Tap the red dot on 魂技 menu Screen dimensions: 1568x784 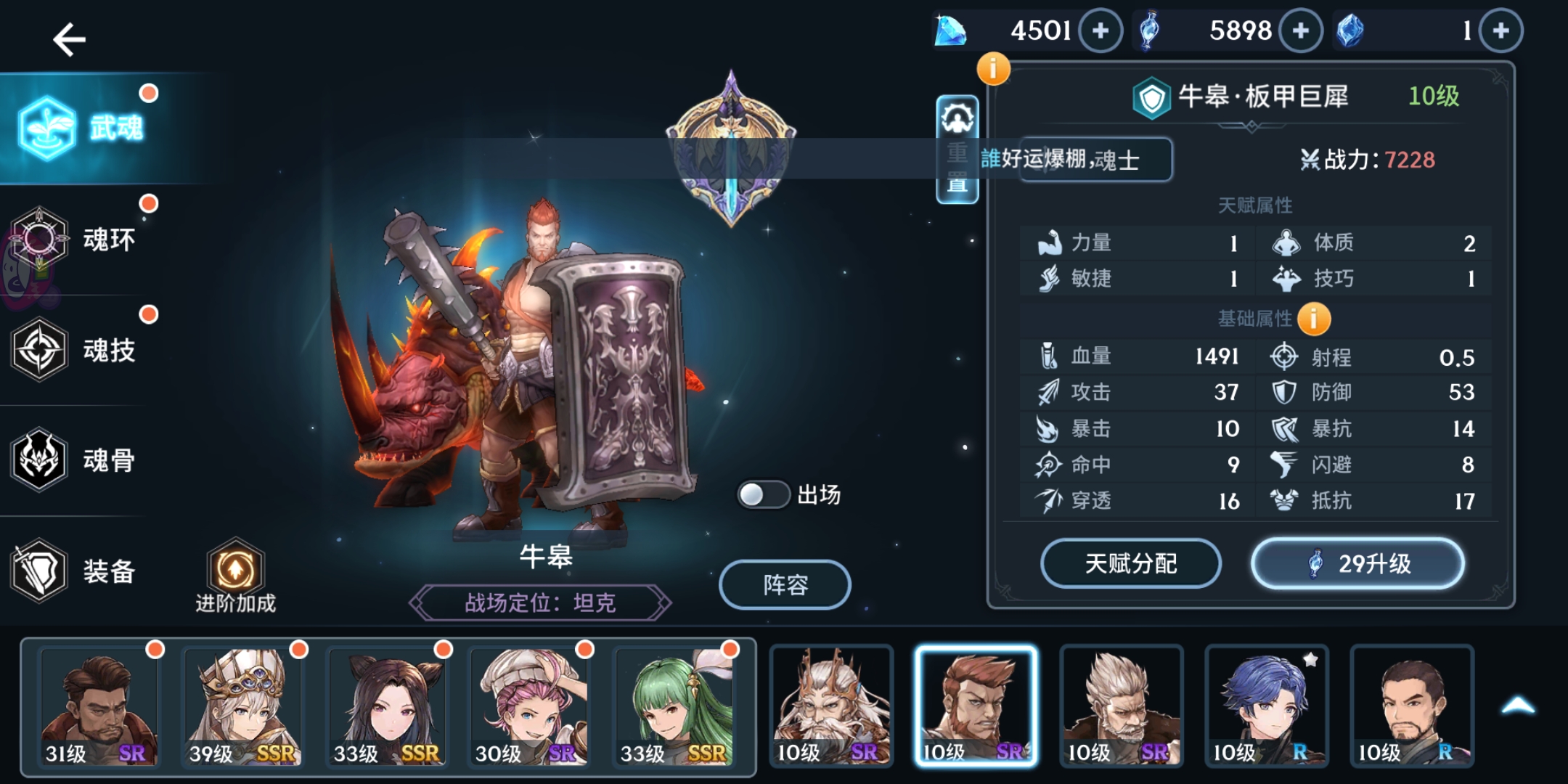coord(149,315)
